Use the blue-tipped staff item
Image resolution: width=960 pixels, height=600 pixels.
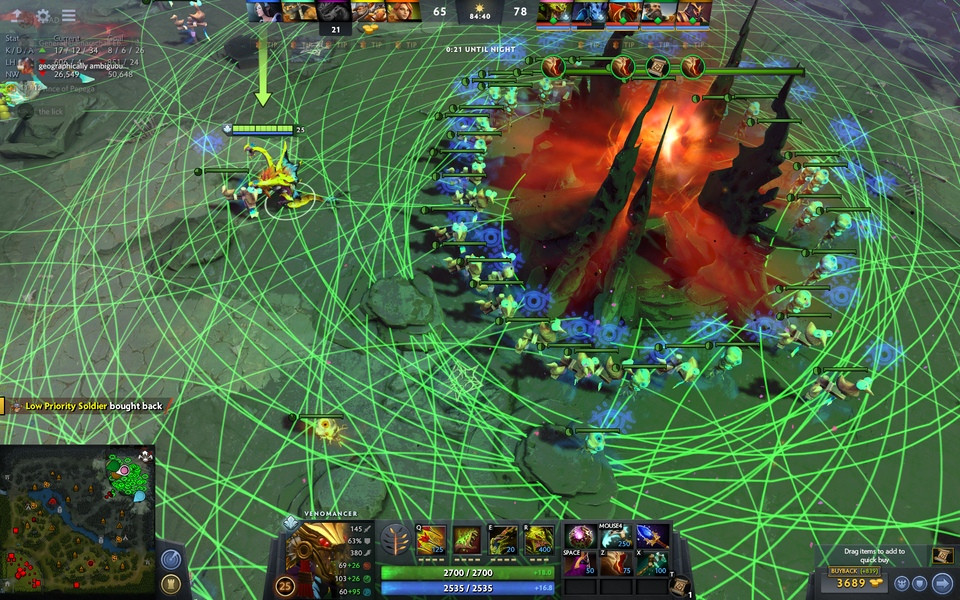click(x=652, y=537)
